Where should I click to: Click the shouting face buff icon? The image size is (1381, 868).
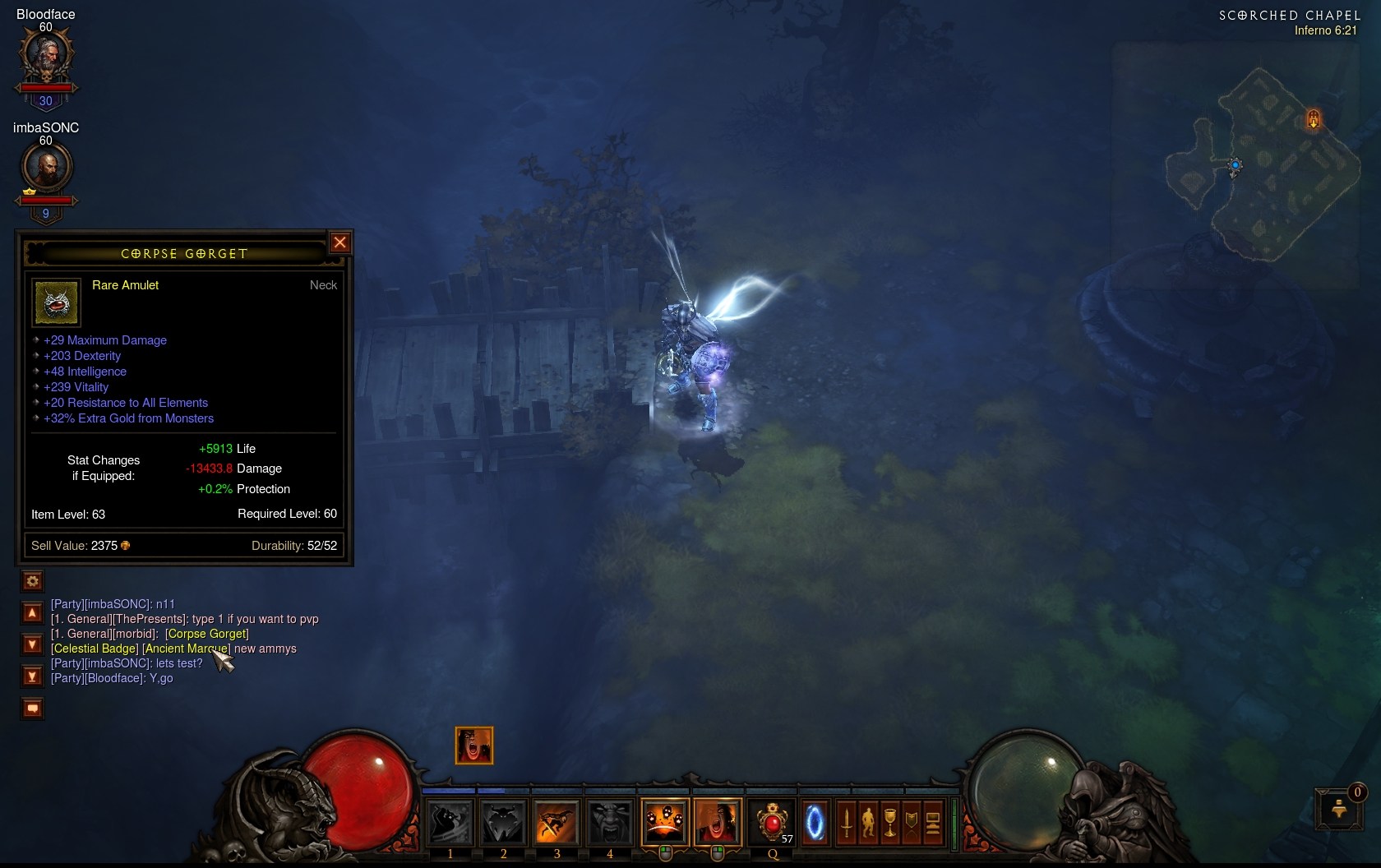point(474,746)
